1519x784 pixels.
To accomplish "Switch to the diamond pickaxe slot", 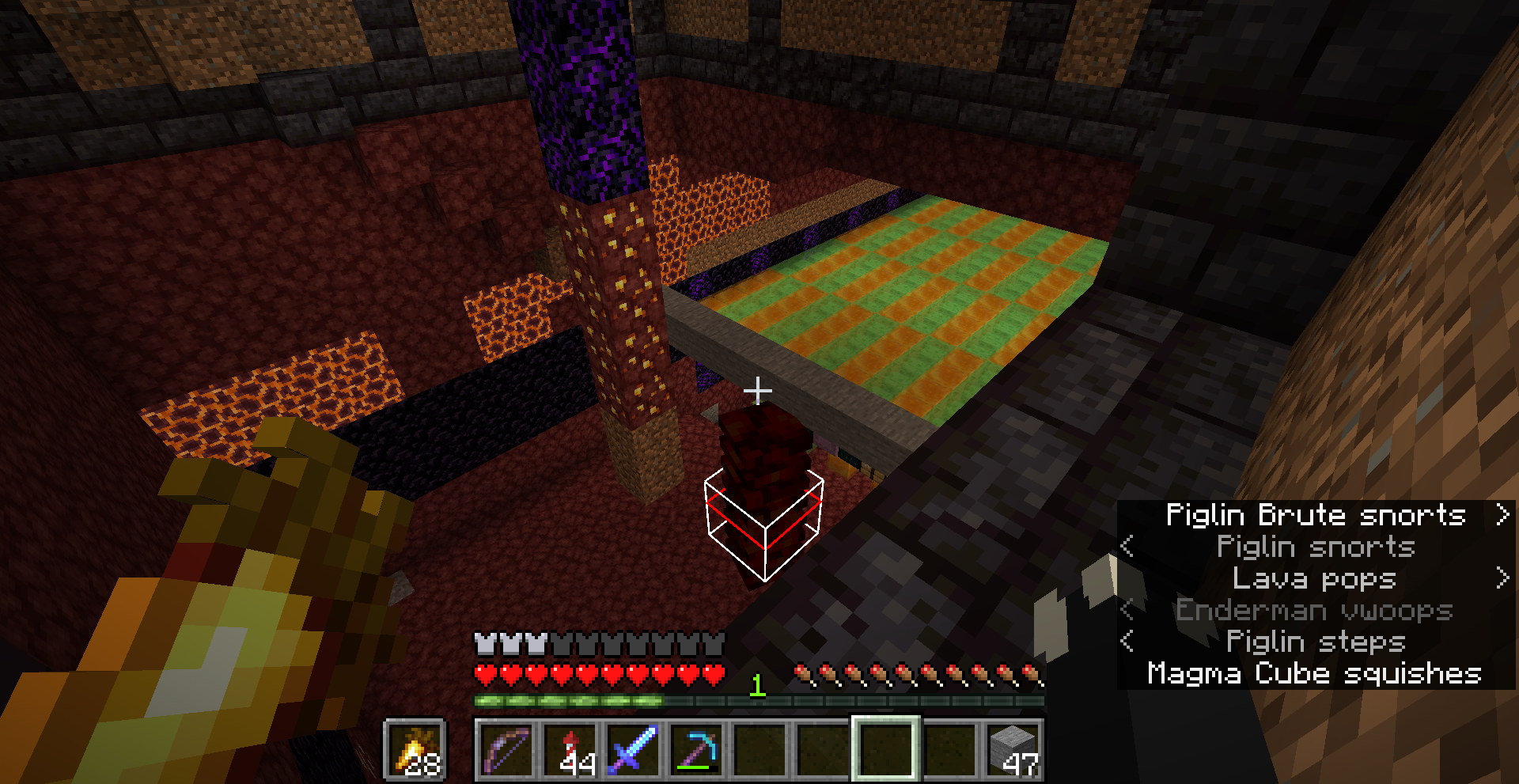I will (696, 749).
